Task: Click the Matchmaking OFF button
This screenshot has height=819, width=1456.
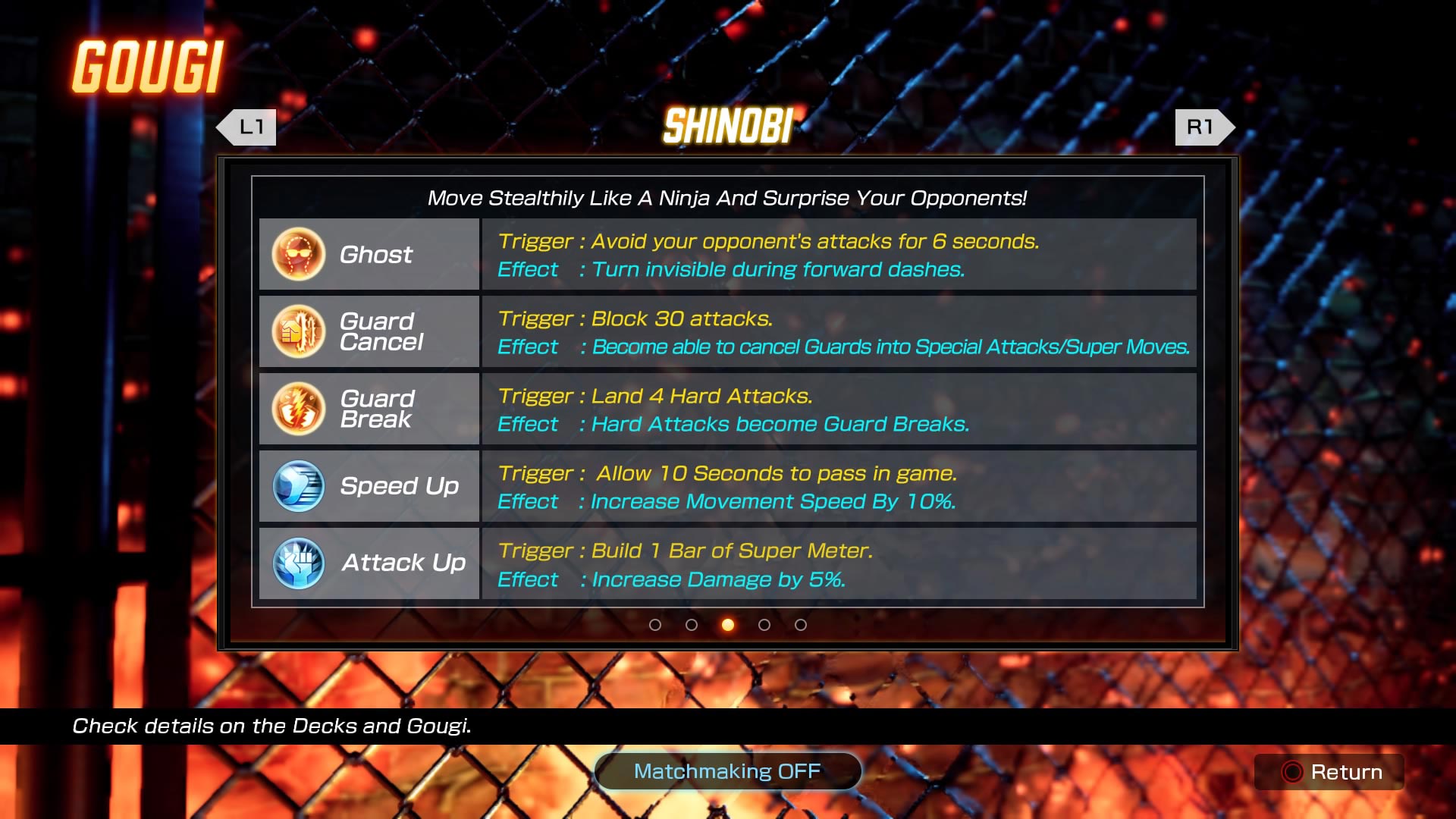Action: point(727,771)
